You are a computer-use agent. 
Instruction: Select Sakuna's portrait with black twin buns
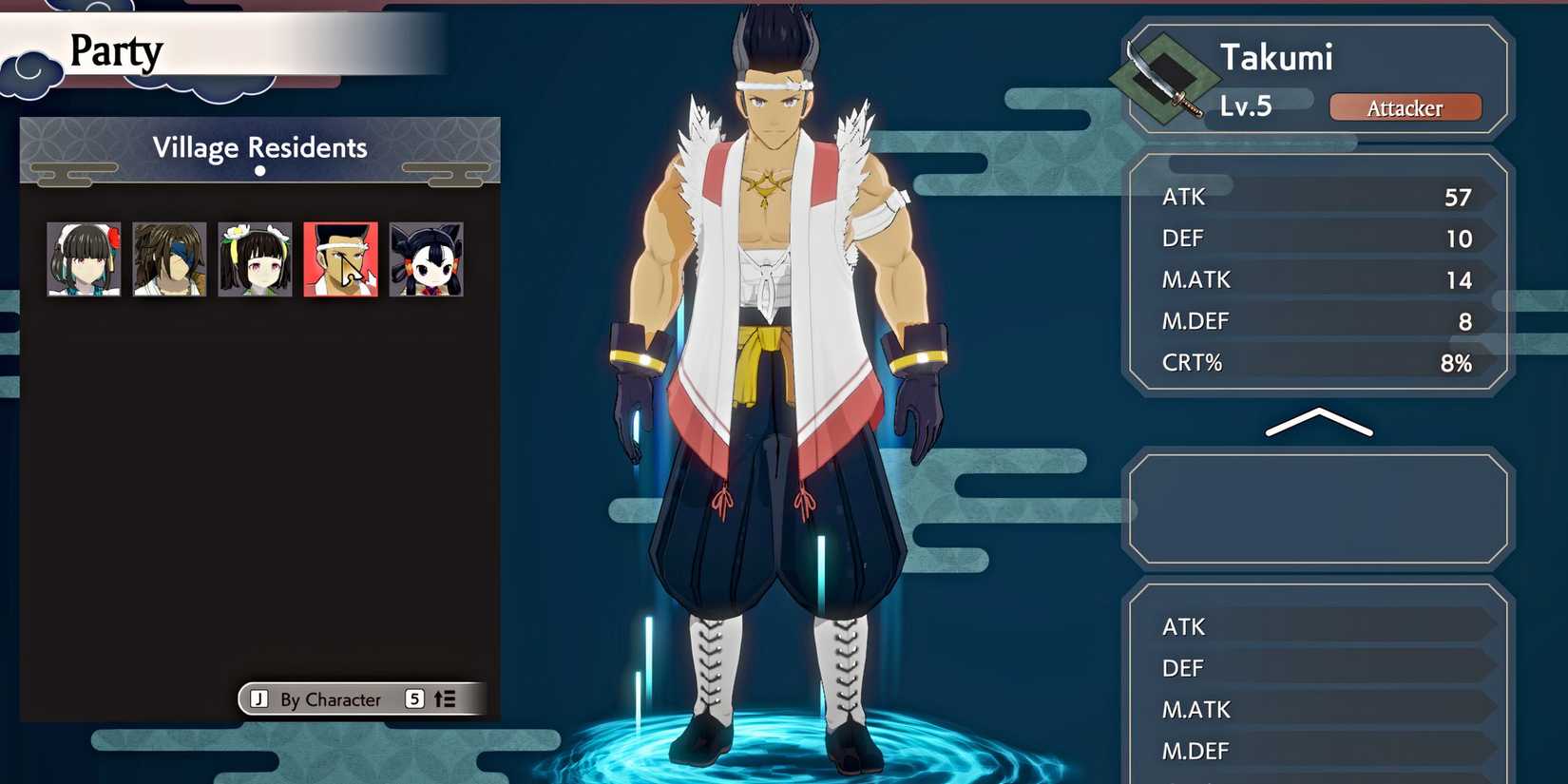tap(426, 258)
